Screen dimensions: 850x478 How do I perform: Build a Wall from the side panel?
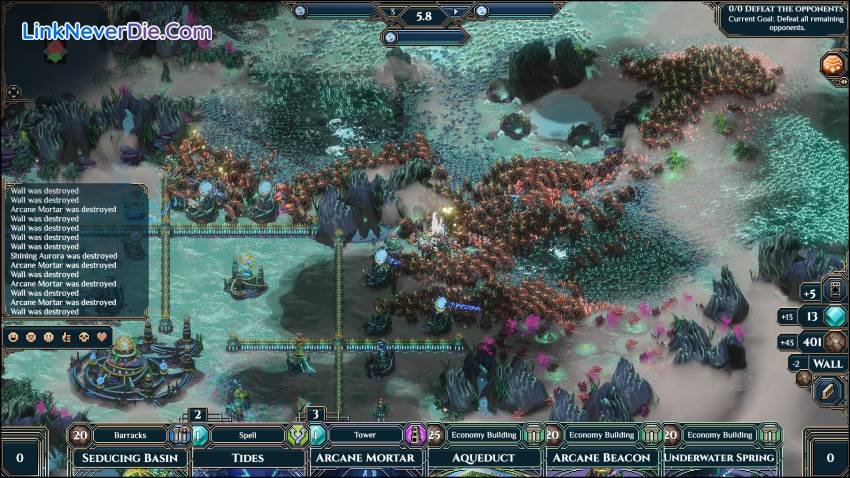coord(827,364)
